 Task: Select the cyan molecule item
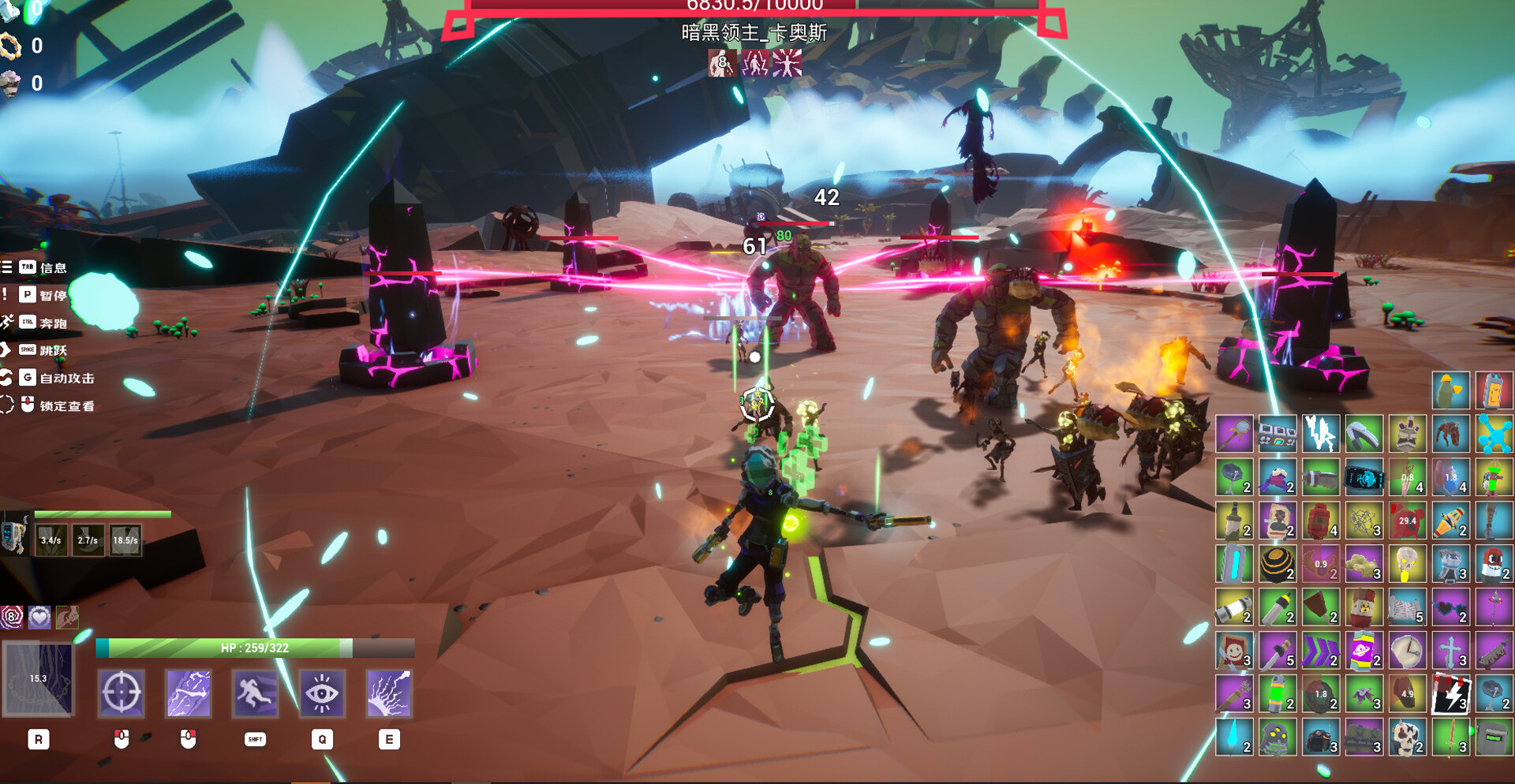[1493, 434]
